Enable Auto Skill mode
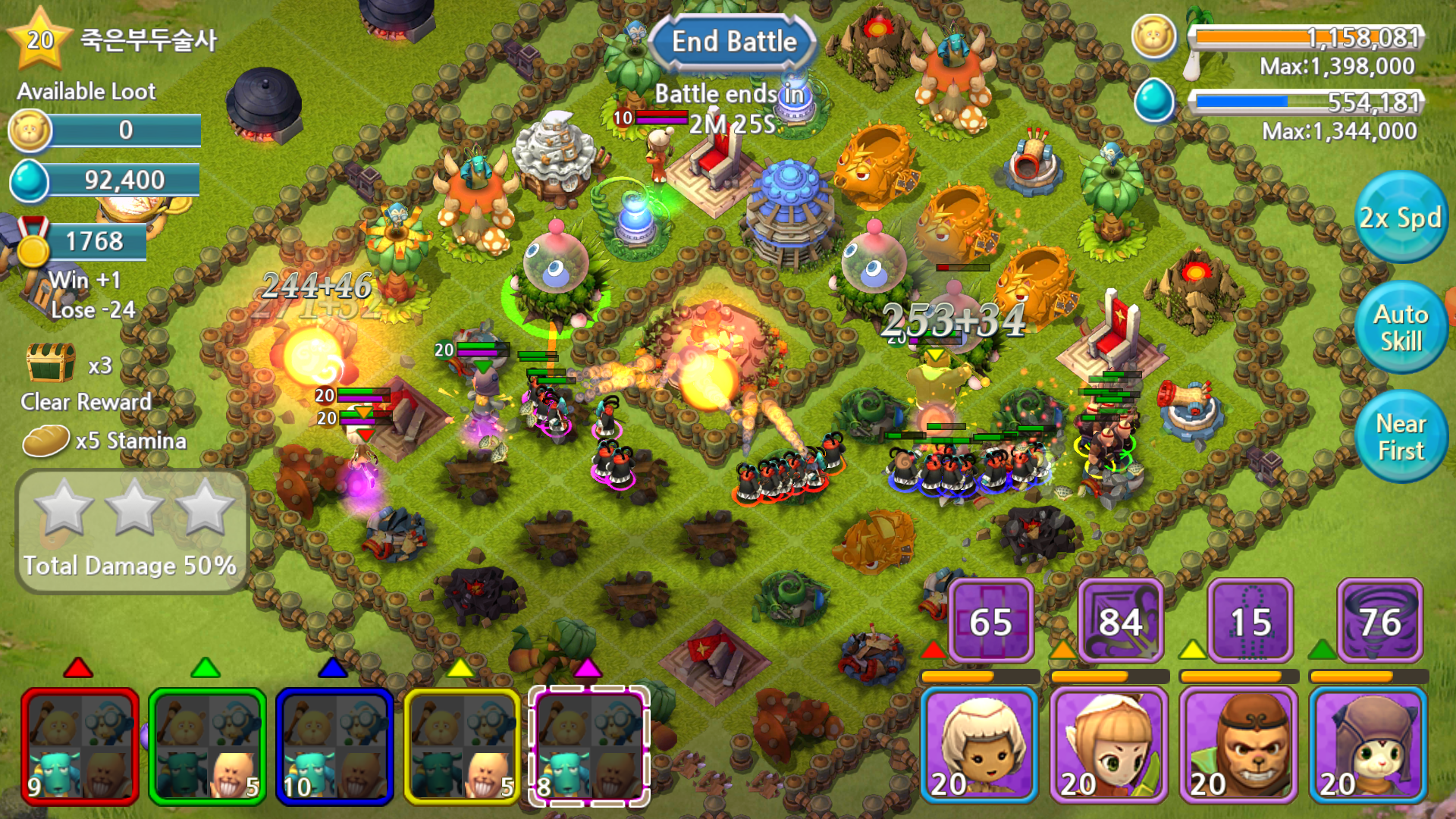Image resolution: width=1456 pixels, height=819 pixels. 1401,328
